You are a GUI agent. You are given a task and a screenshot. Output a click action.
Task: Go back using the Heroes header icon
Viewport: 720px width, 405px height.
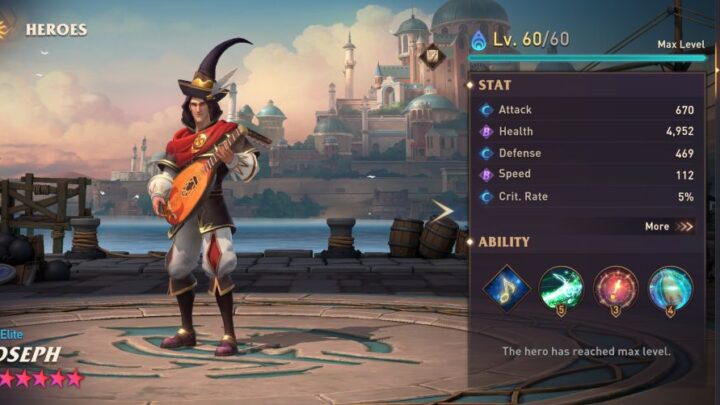coord(7,27)
